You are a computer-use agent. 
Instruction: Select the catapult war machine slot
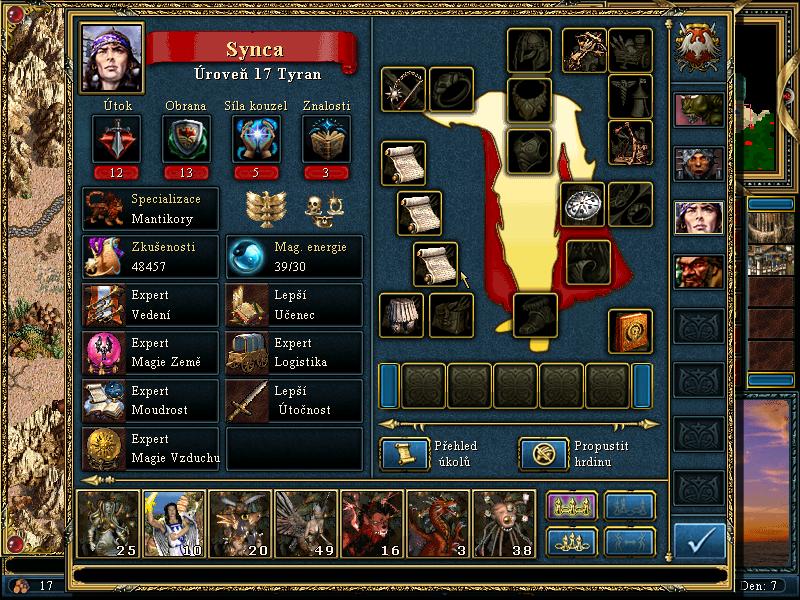pos(630,142)
